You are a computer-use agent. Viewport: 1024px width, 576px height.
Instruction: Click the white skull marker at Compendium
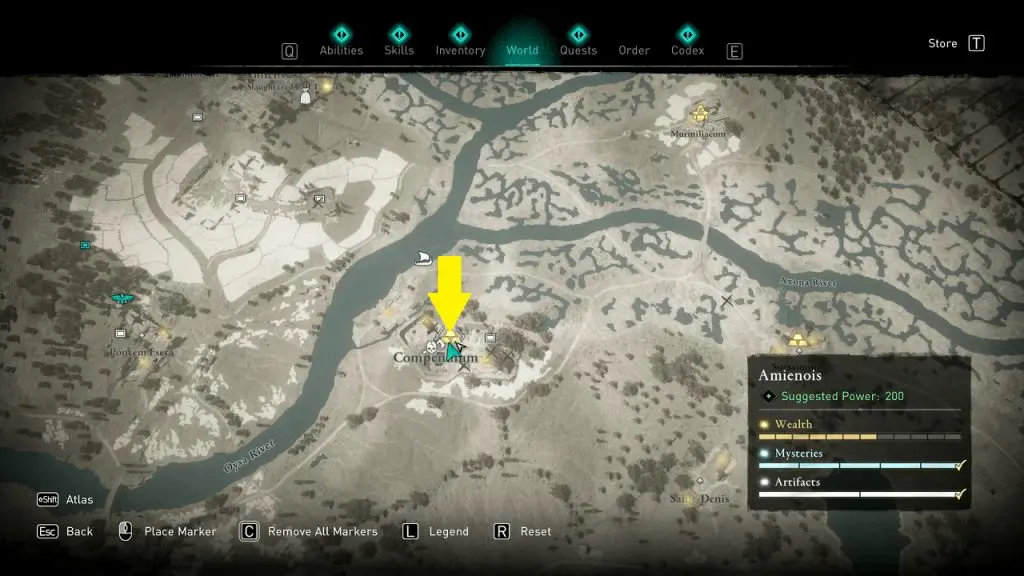point(432,349)
